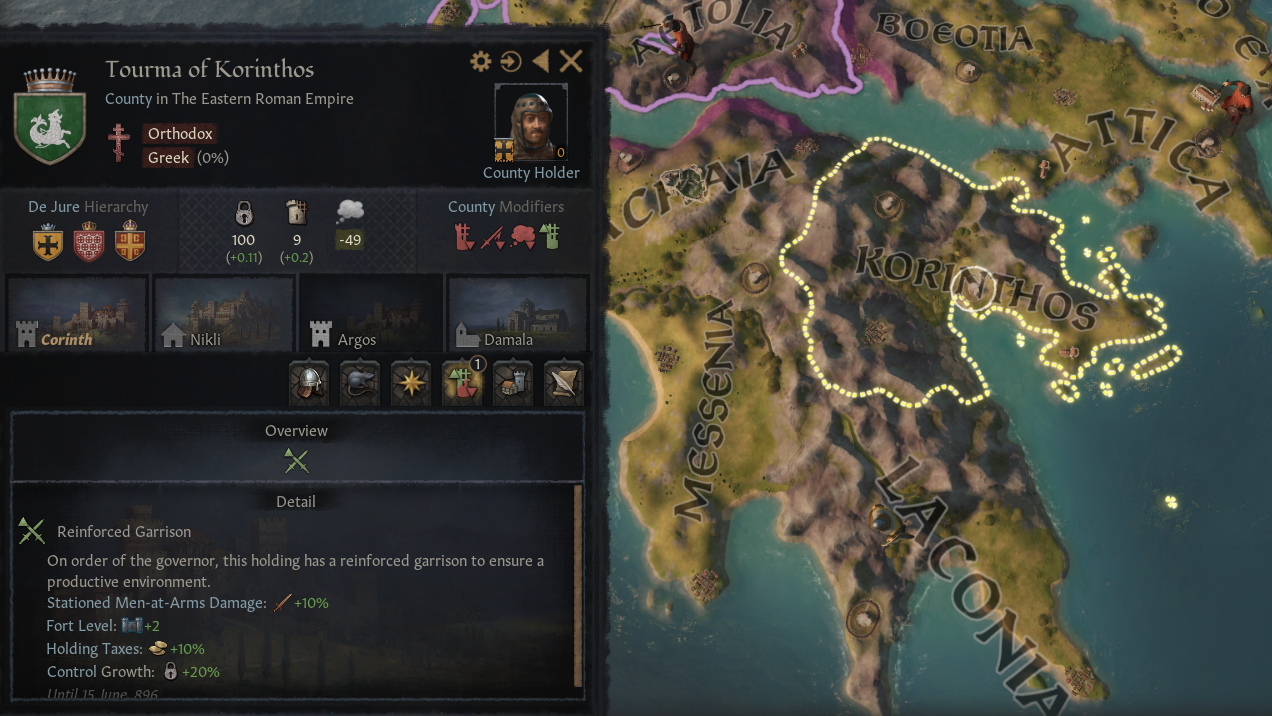Open the gear settings for this county
1272x716 pixels.
pyautogui.click(x=481, y=62)
